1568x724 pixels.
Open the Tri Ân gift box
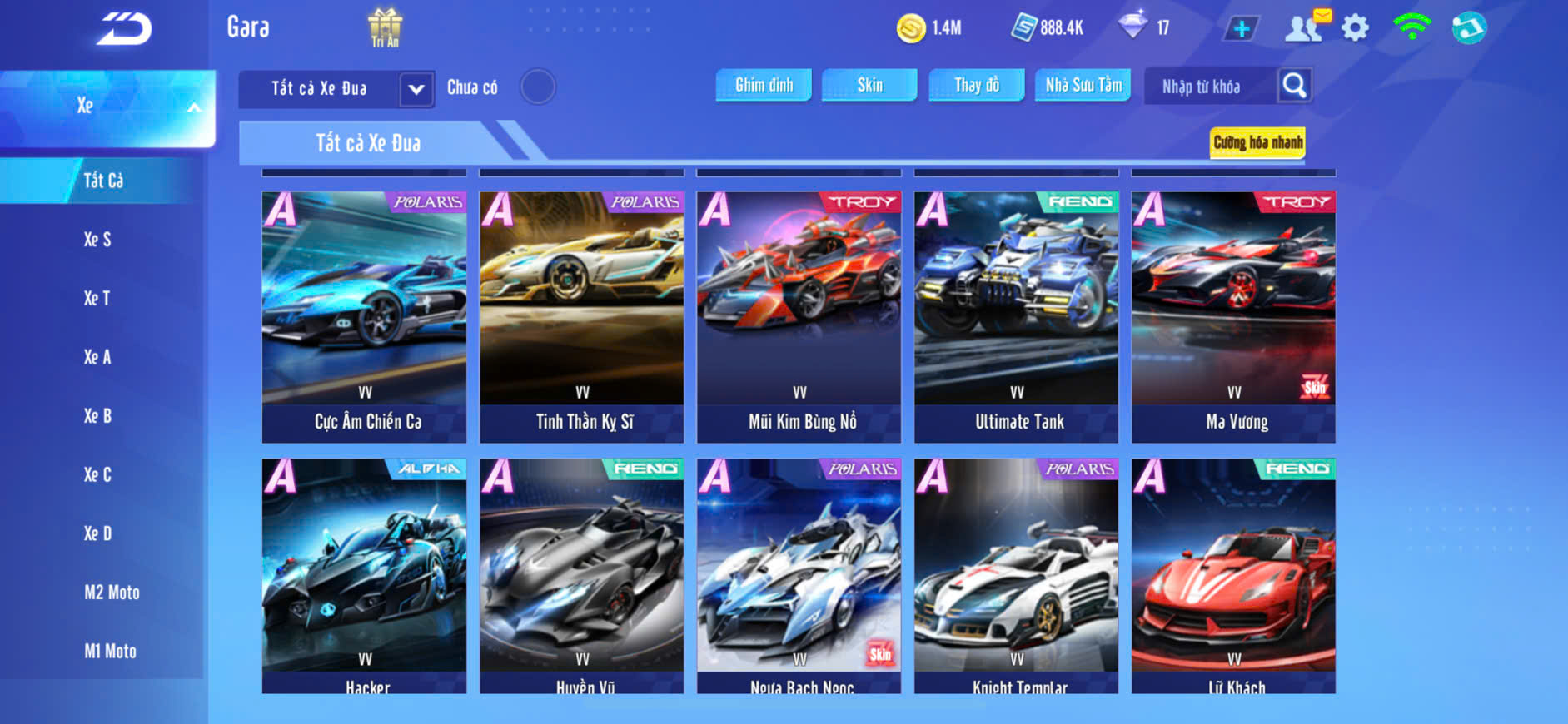click(x=385, y=27)
